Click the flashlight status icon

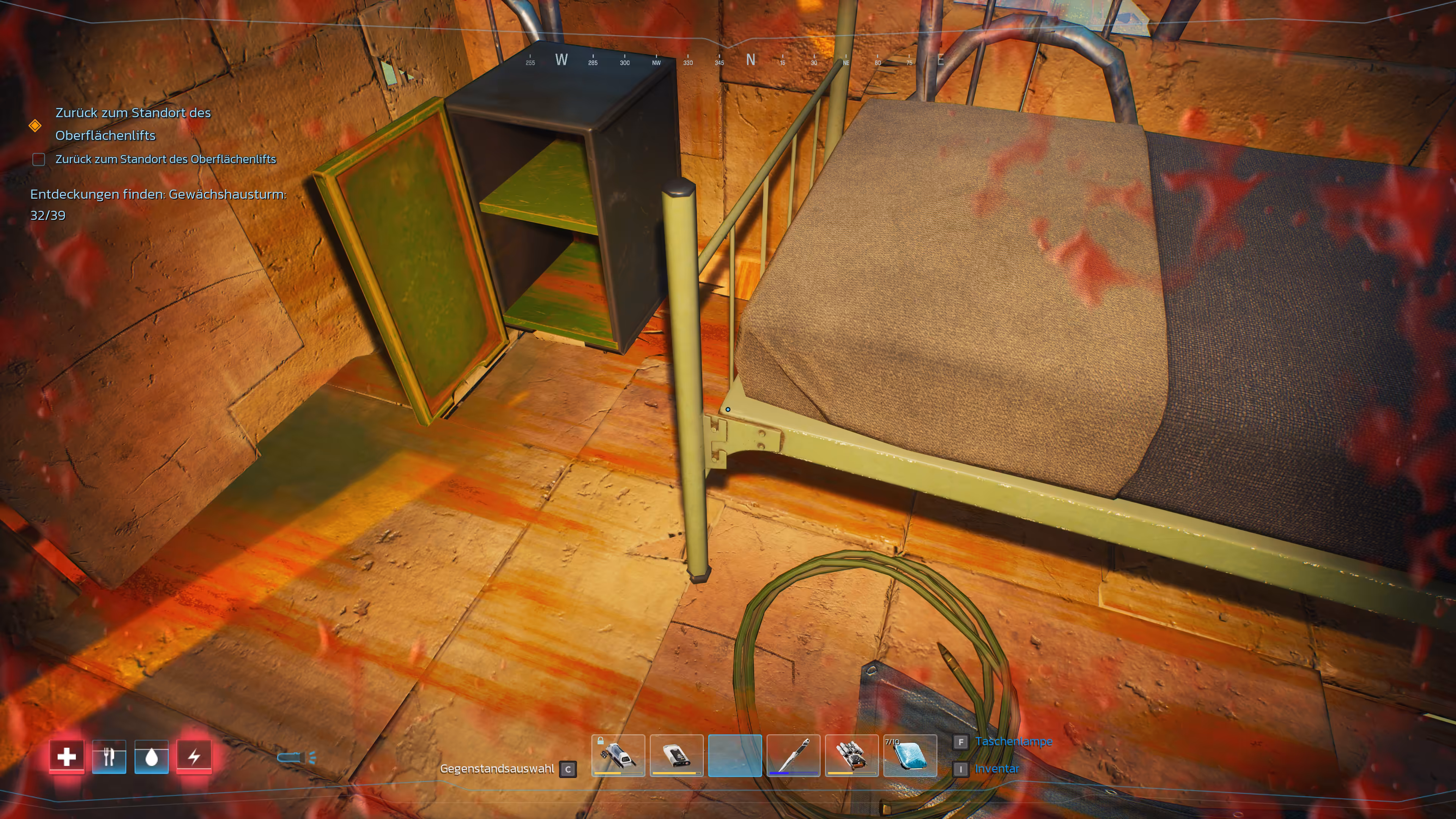click(296, 758)
